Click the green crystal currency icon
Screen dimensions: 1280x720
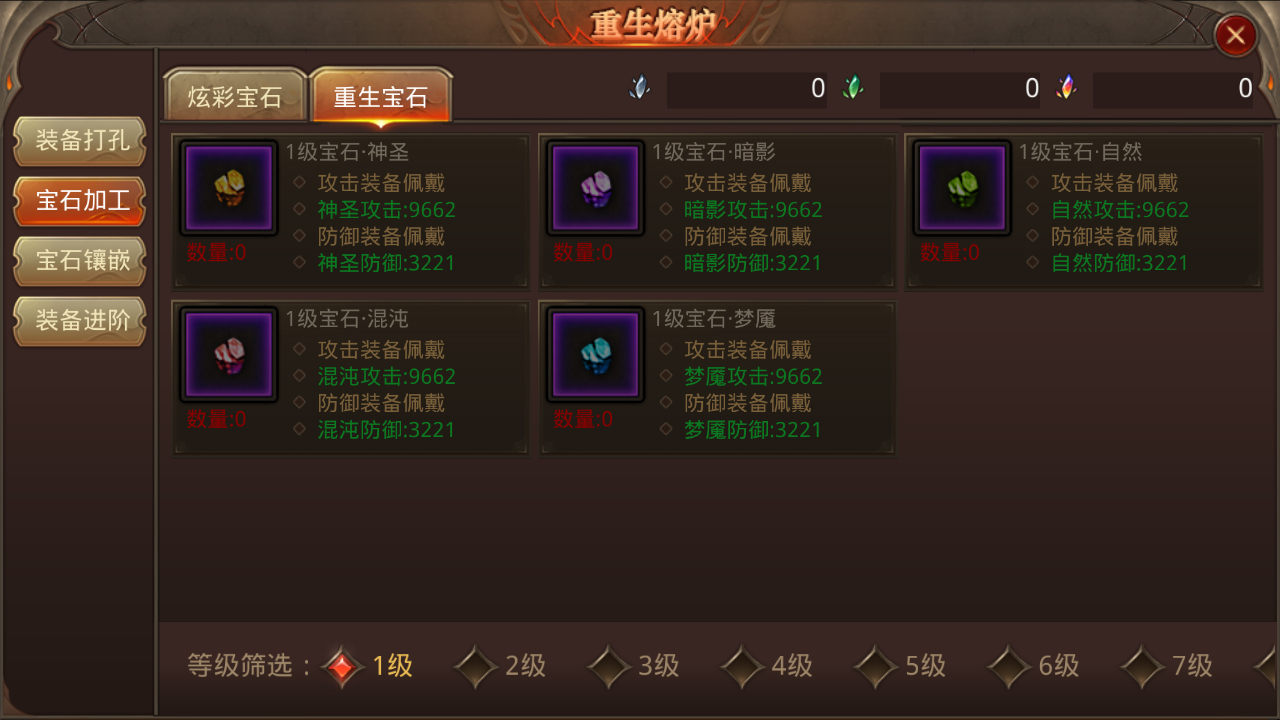tap(853, 87)
